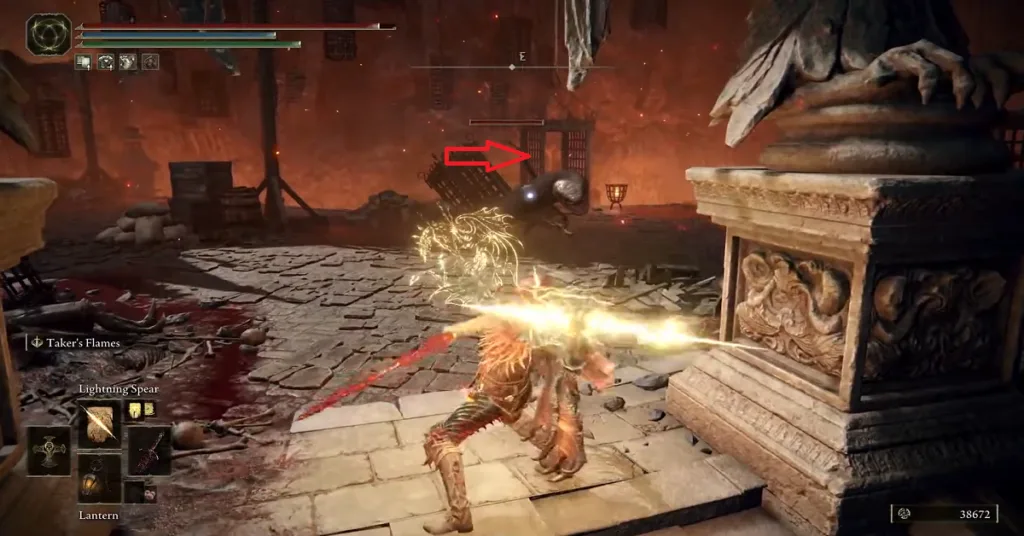1024x536 pixels.
Task: Select the Lantern item slot
Action: click(x=99, y=479)
